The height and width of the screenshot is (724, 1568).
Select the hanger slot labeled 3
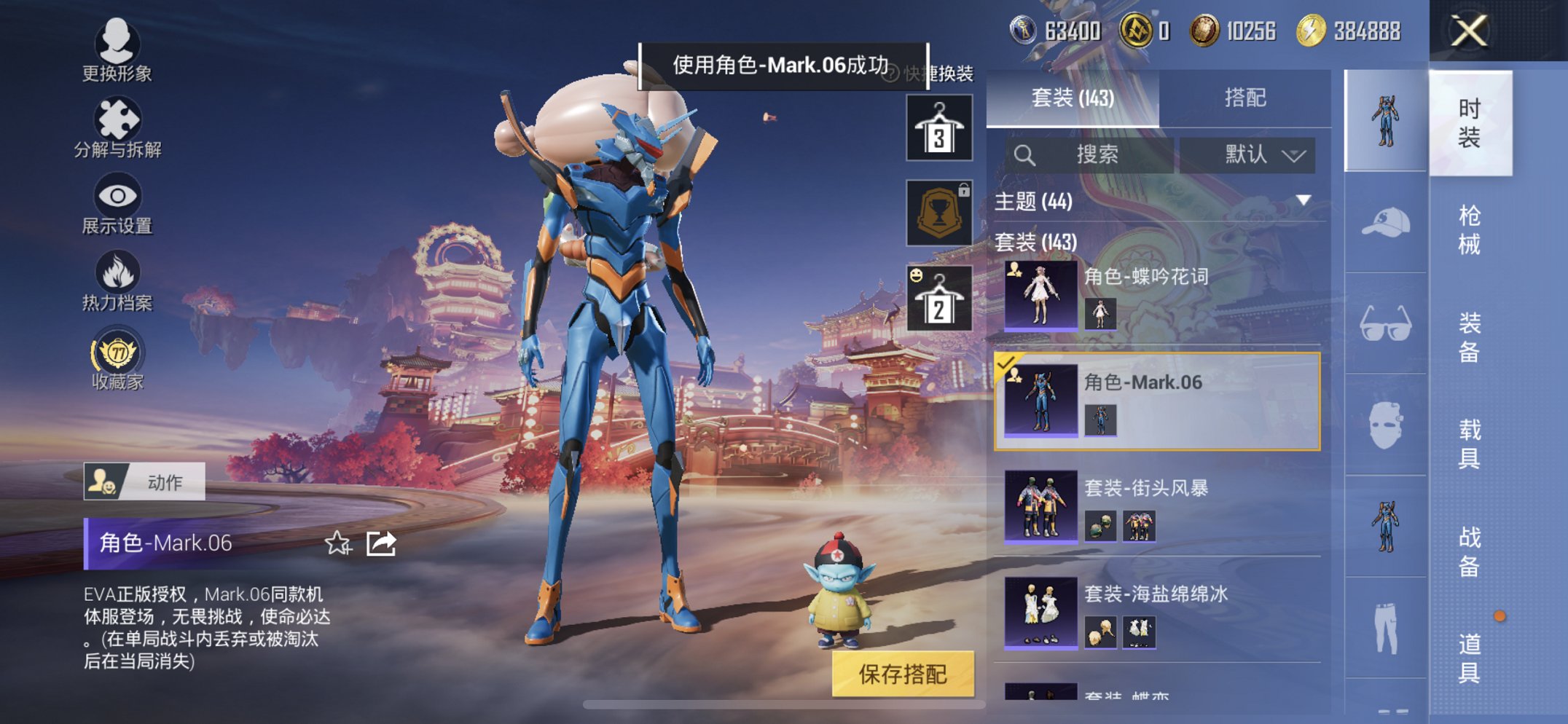[x=938, y=128]
